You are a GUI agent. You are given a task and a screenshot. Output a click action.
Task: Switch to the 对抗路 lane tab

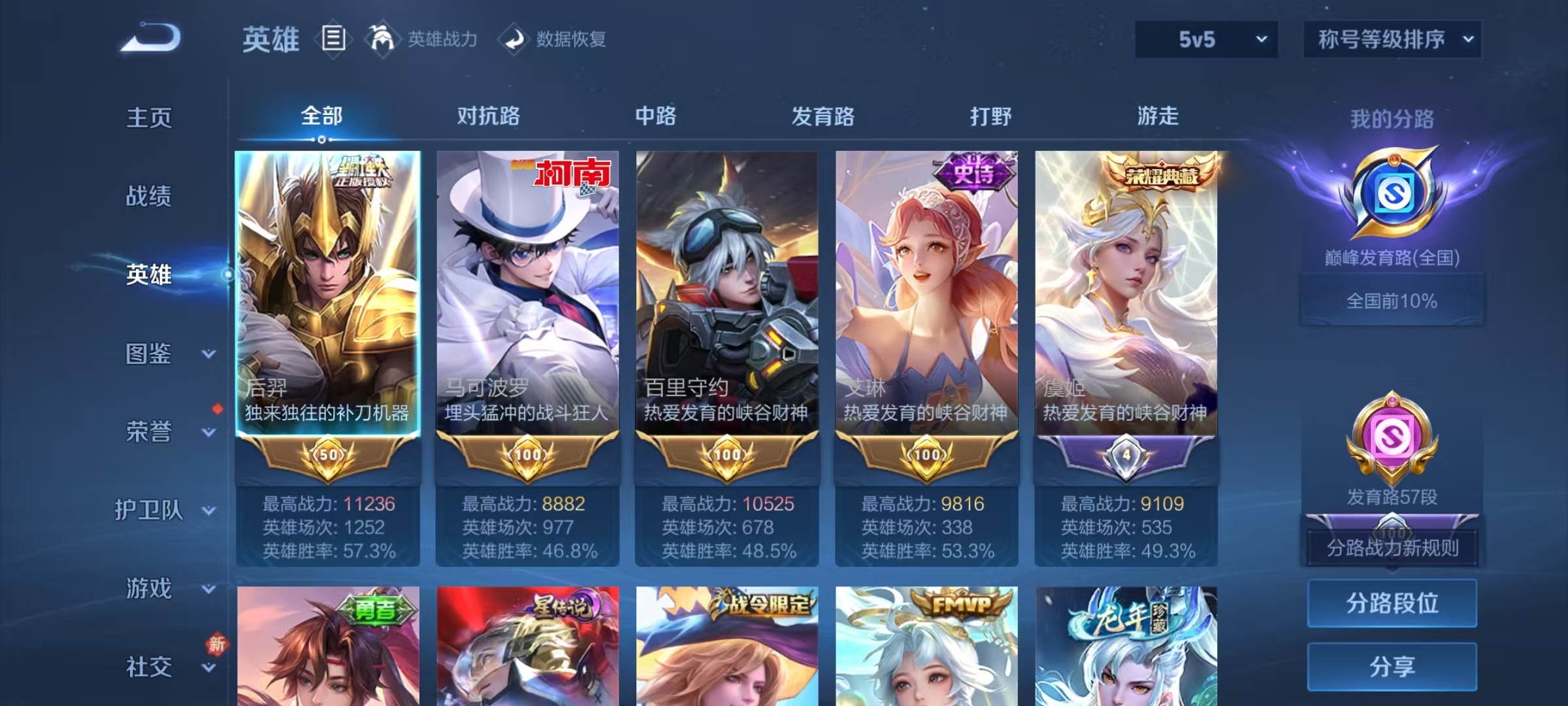point(488,116)
